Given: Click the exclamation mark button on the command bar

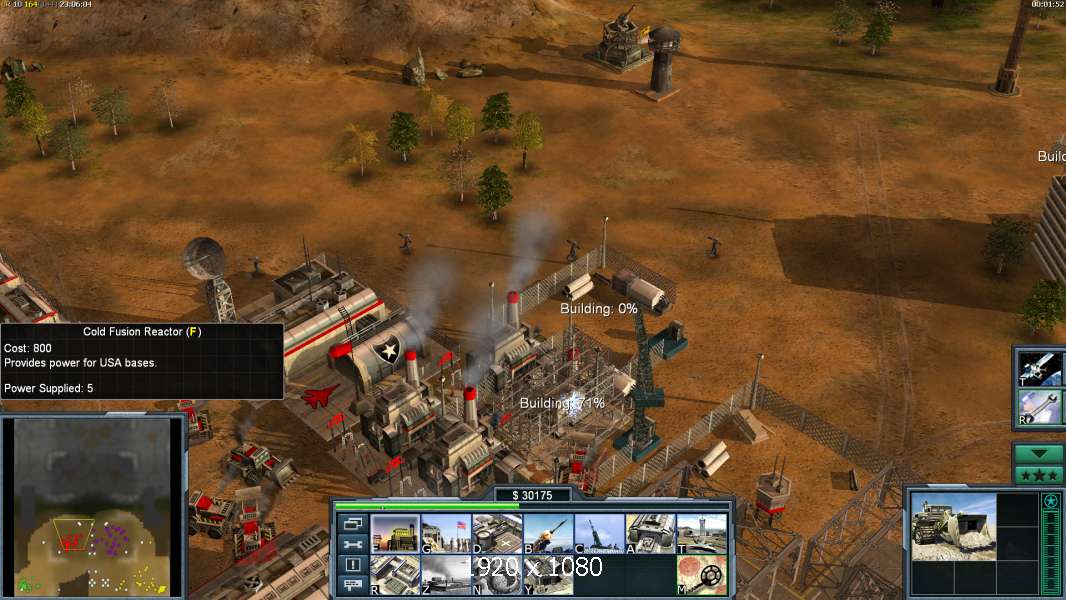Looking at the screenshot, I should [x=352, y=566].
